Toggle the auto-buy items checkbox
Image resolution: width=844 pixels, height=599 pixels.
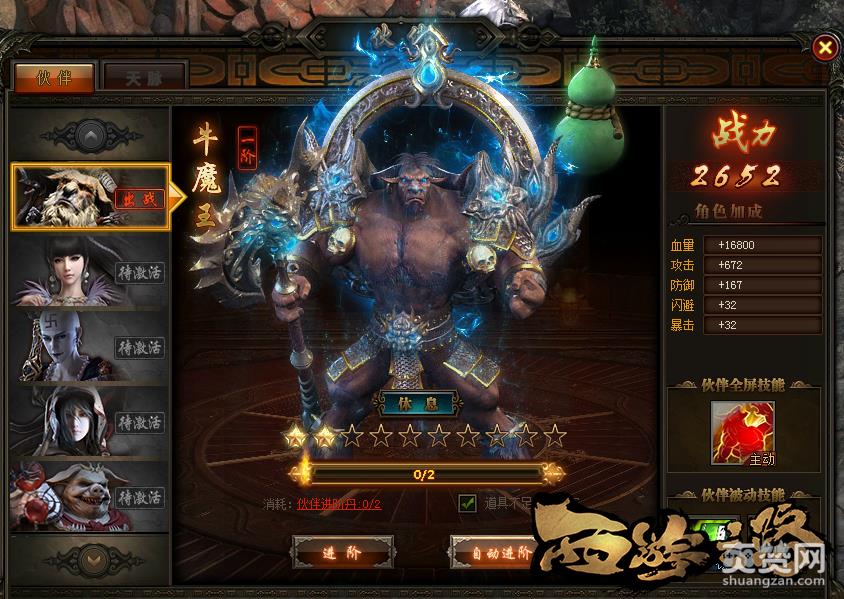(x=466, y=503)
